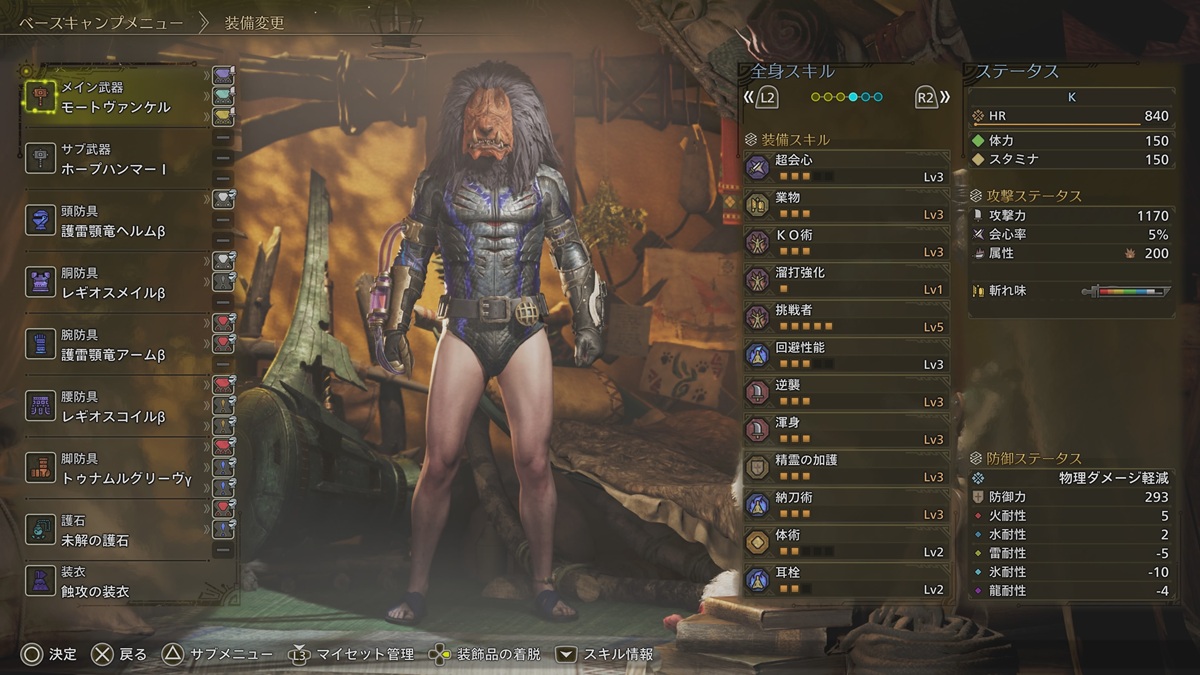Select the 耳栓 skill row

pos(845,580)
